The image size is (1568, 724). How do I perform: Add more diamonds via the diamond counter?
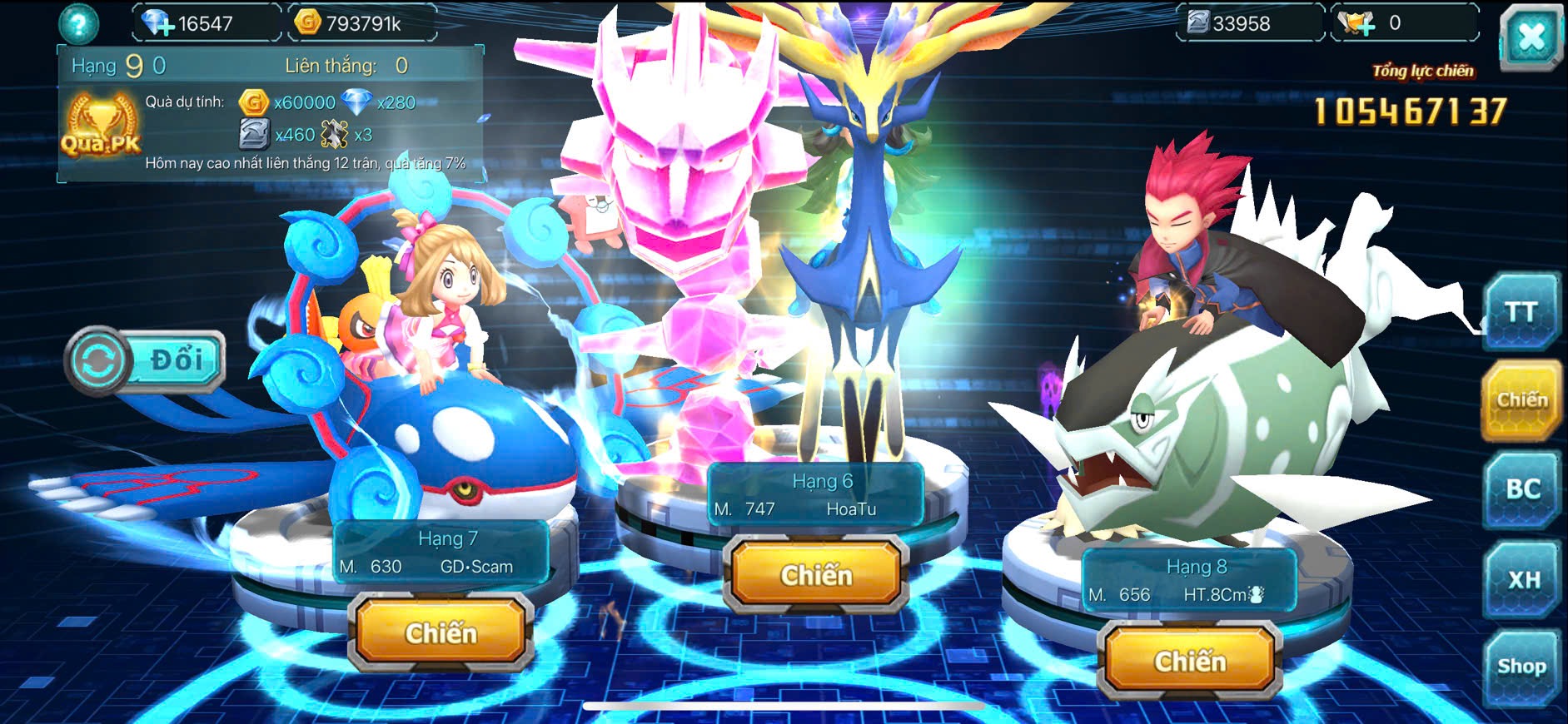click(159, 23)
